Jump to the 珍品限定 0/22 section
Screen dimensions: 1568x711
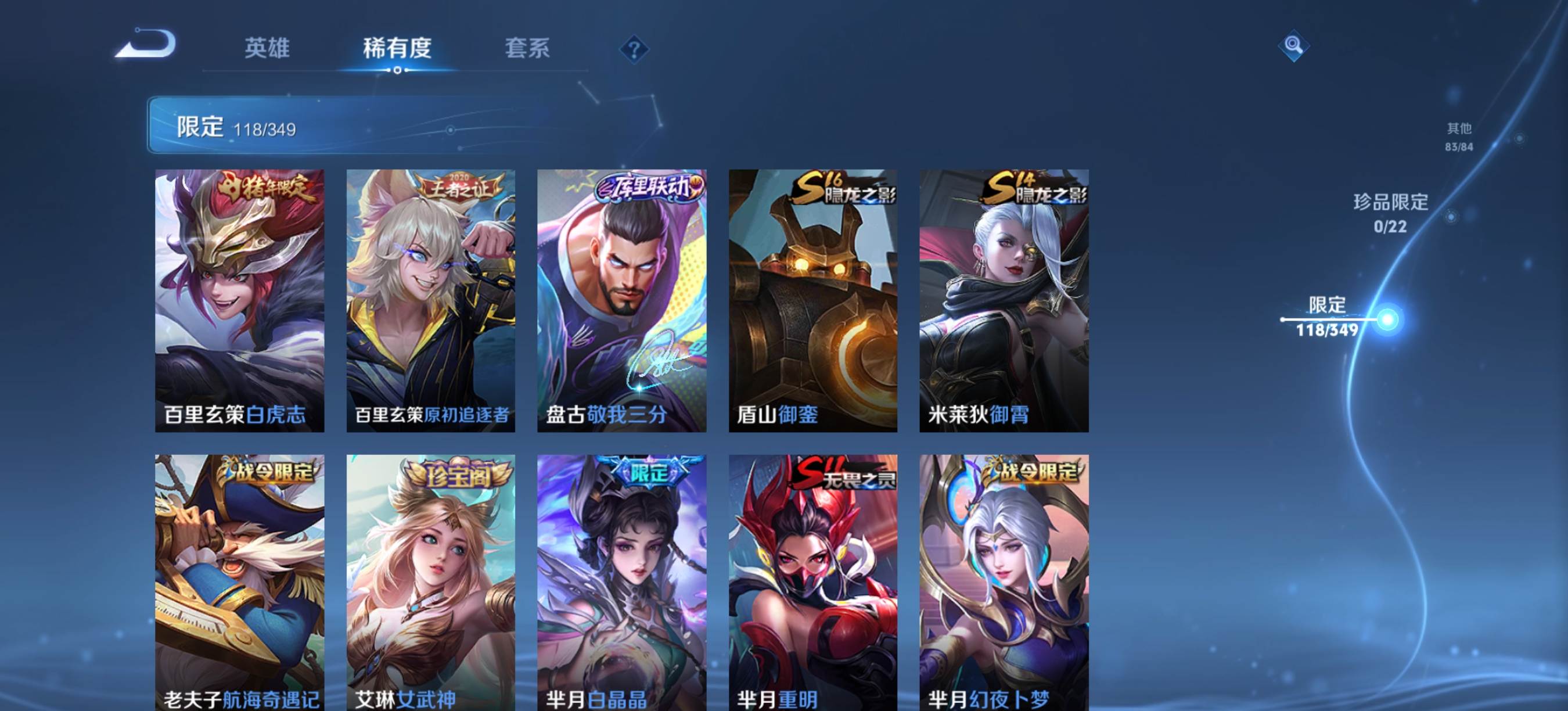1391,213
